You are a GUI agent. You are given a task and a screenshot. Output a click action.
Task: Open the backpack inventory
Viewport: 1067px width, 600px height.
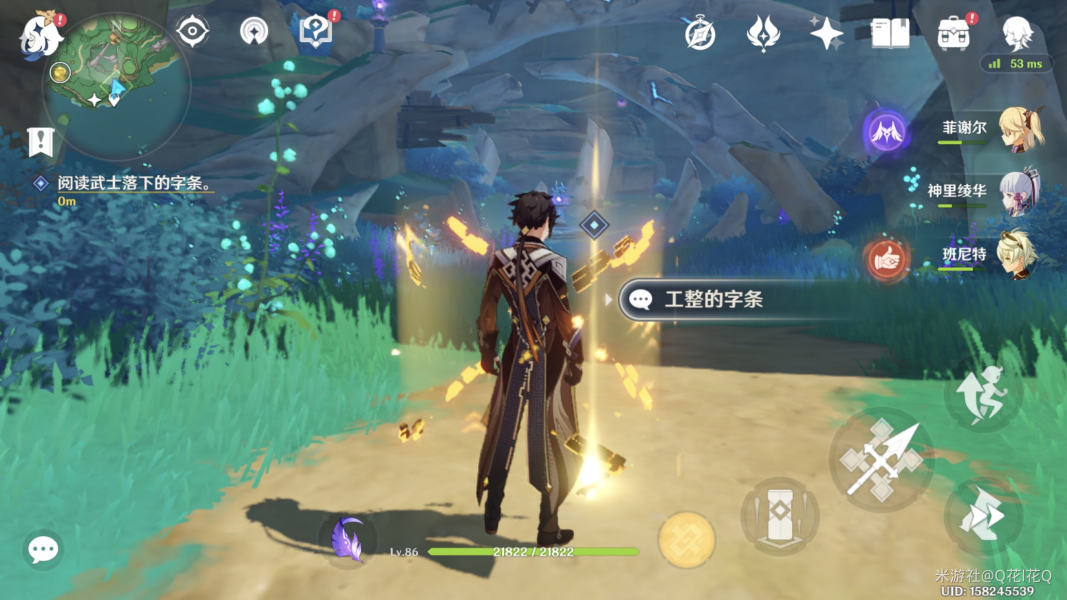pos(954,34)
